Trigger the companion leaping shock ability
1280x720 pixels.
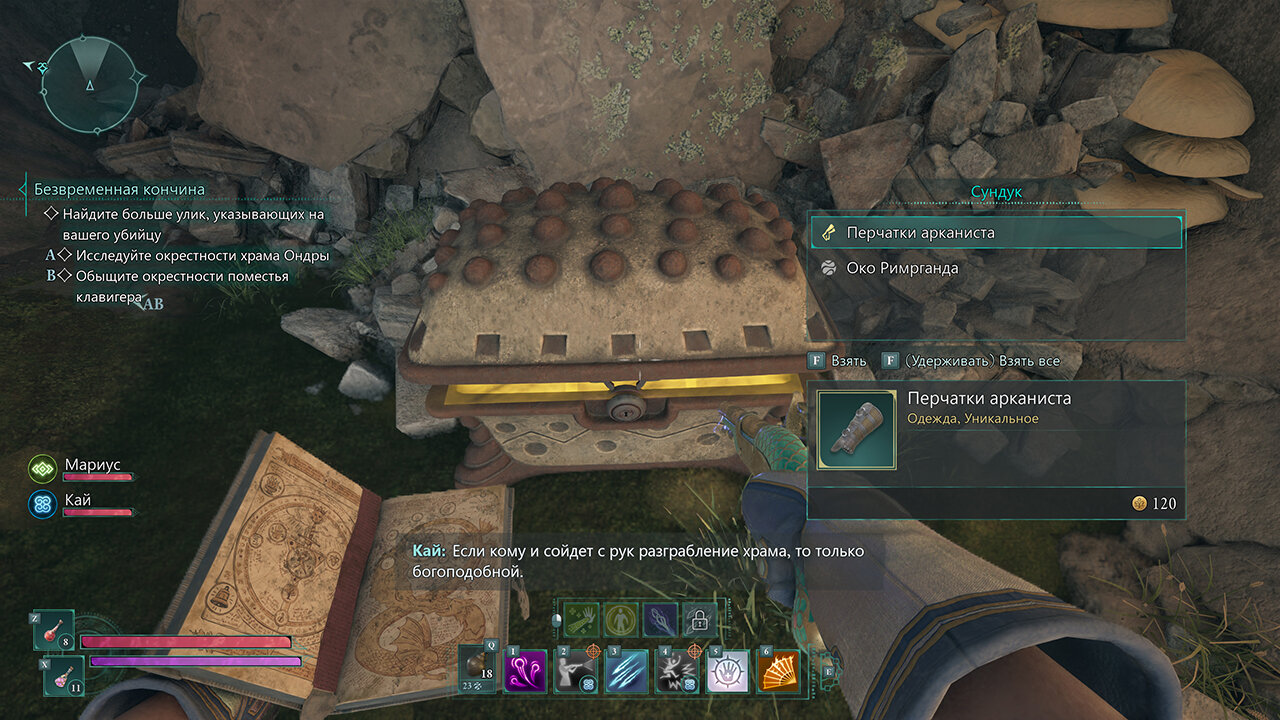(676, 669)
